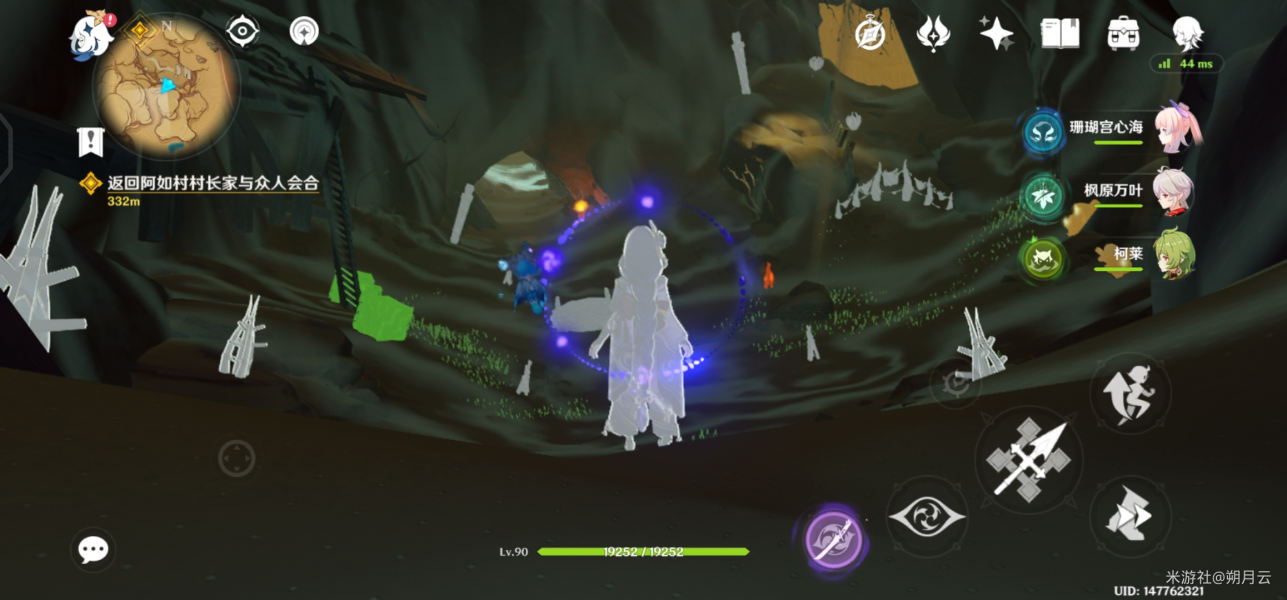Open the Paimon menu
Image resolution: width=1287 pixels, height=600 pixels.
point(90,35)
